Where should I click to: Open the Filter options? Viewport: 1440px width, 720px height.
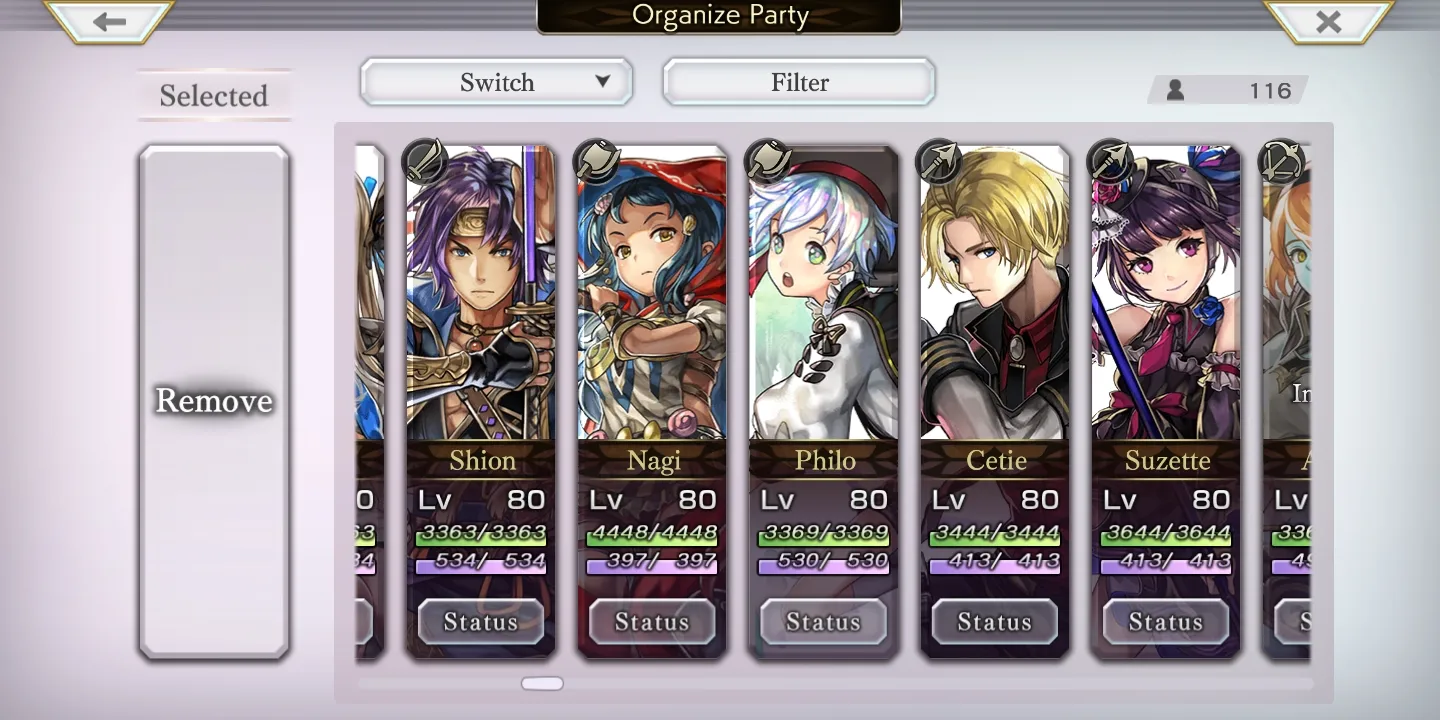click(x=799, y=82)
